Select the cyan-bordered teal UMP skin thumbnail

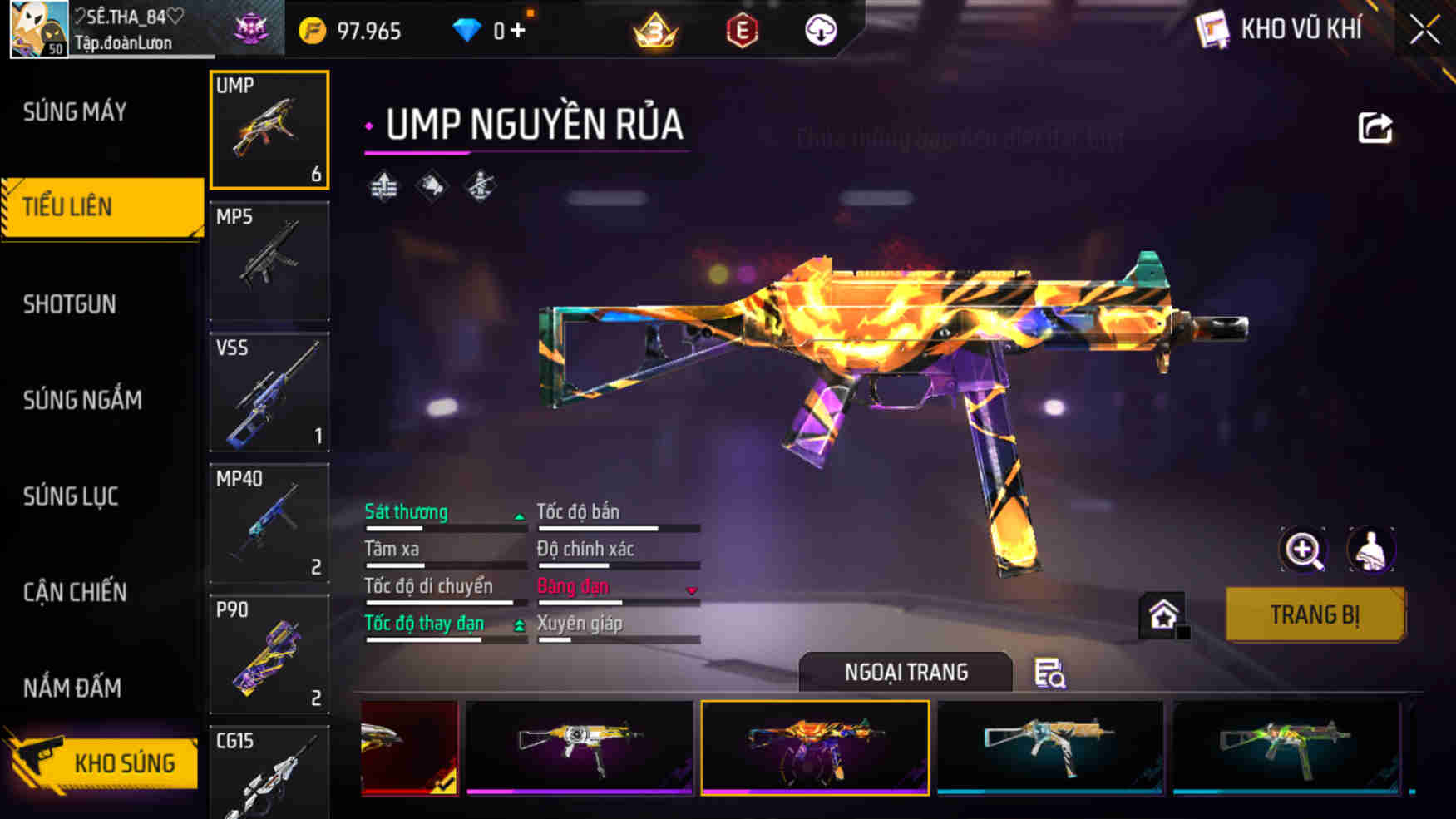(x=1050, y=747)
